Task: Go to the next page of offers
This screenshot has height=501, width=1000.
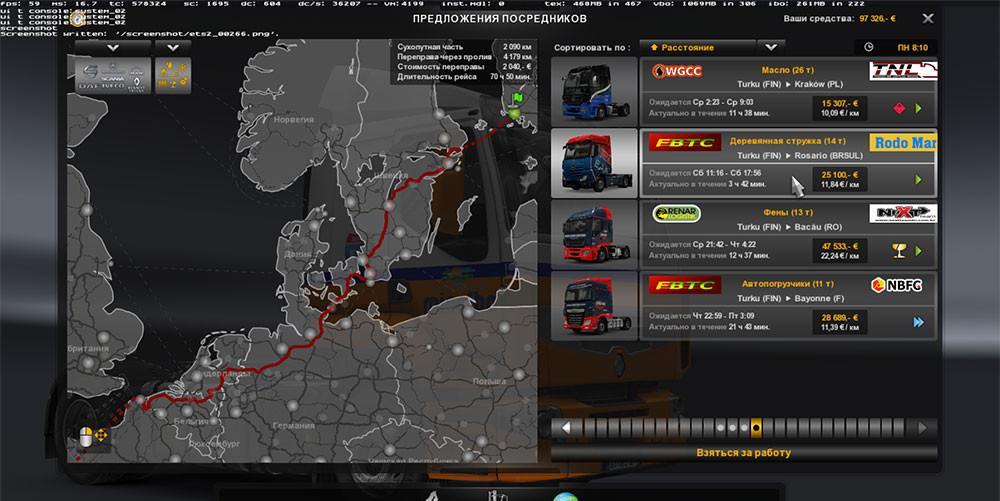Action: click(923, 427)
